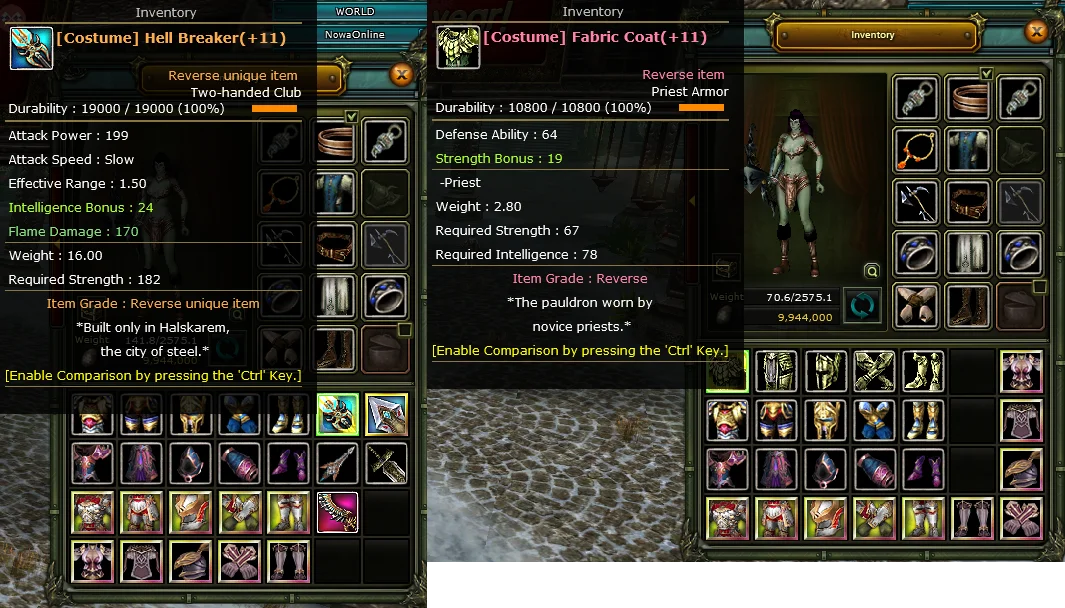Select the green-gold boots in the bag
Screen dimensions: 1065x608
click(923, 371)
